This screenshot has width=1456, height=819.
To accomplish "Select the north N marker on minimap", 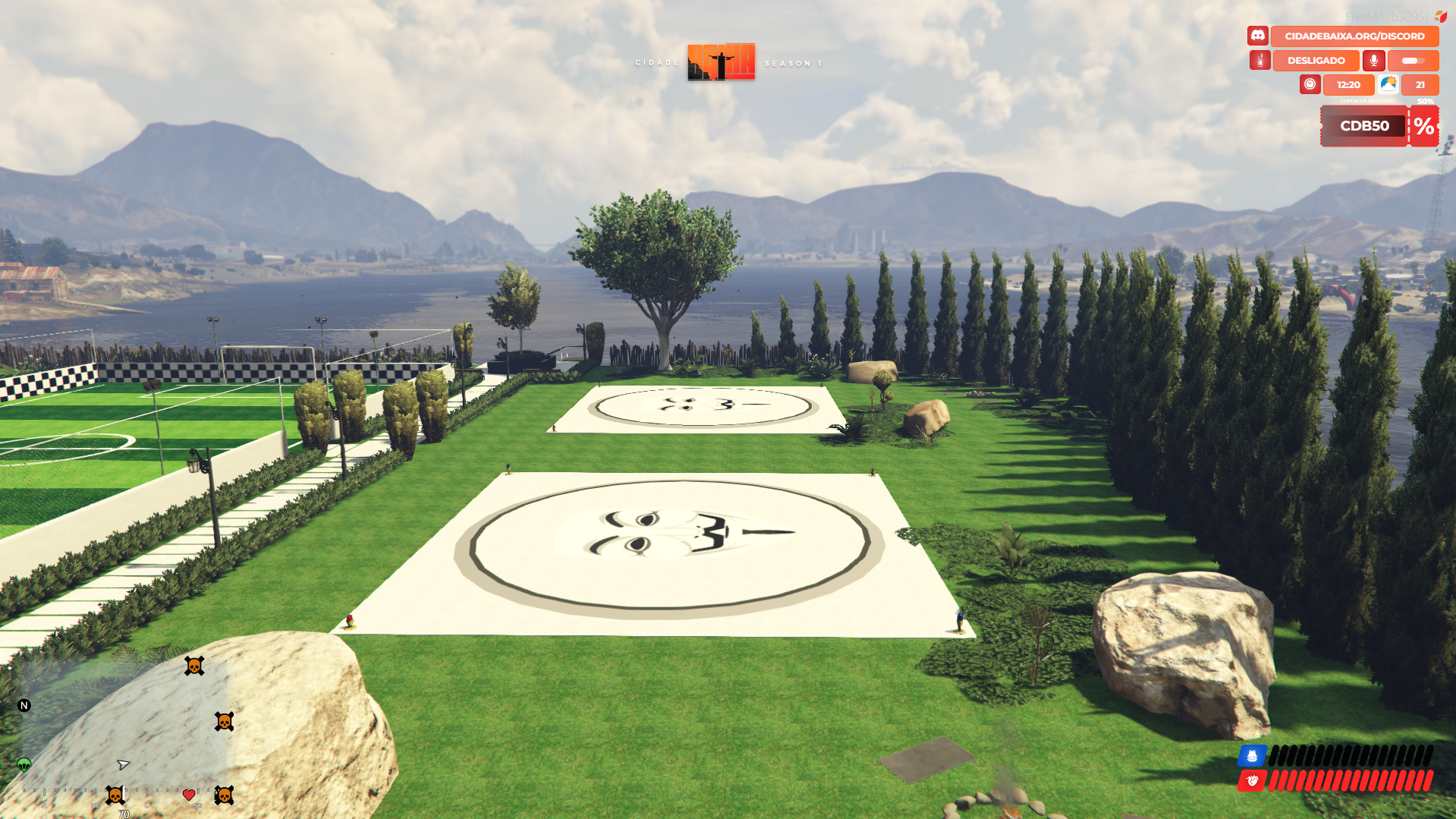I will point(24,705).
